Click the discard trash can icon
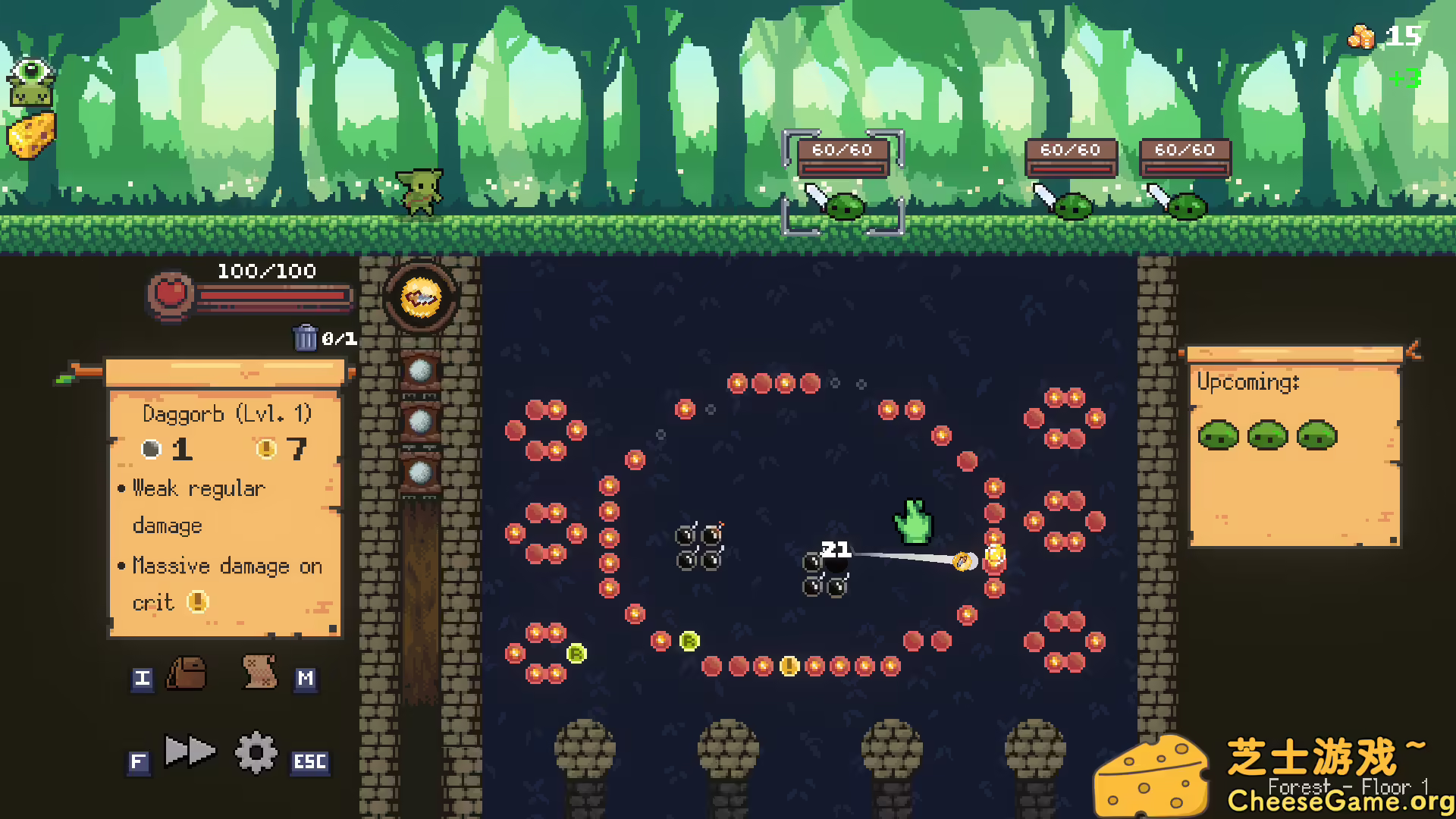 point(305,337)
